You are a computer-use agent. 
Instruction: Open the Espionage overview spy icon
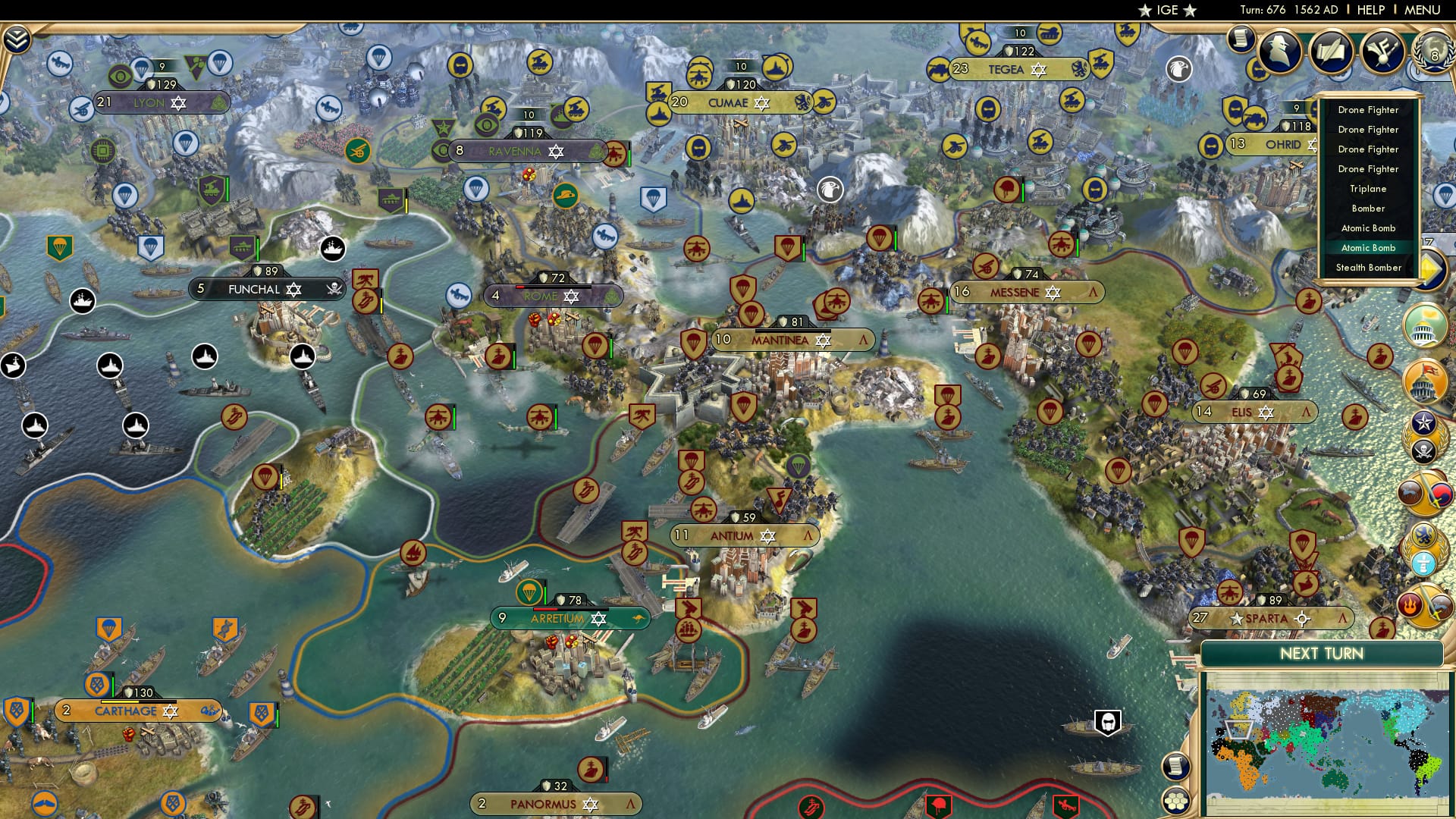(x=1279, y=52)
